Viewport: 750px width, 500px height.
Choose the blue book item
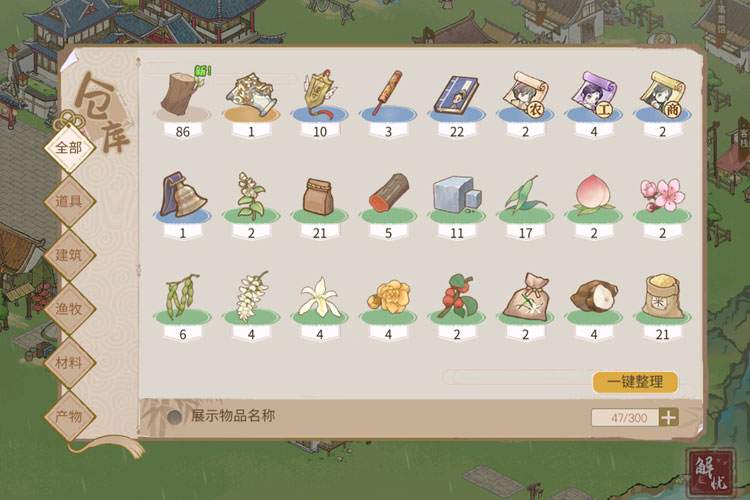pyautogui.click(x=456, y=95)
